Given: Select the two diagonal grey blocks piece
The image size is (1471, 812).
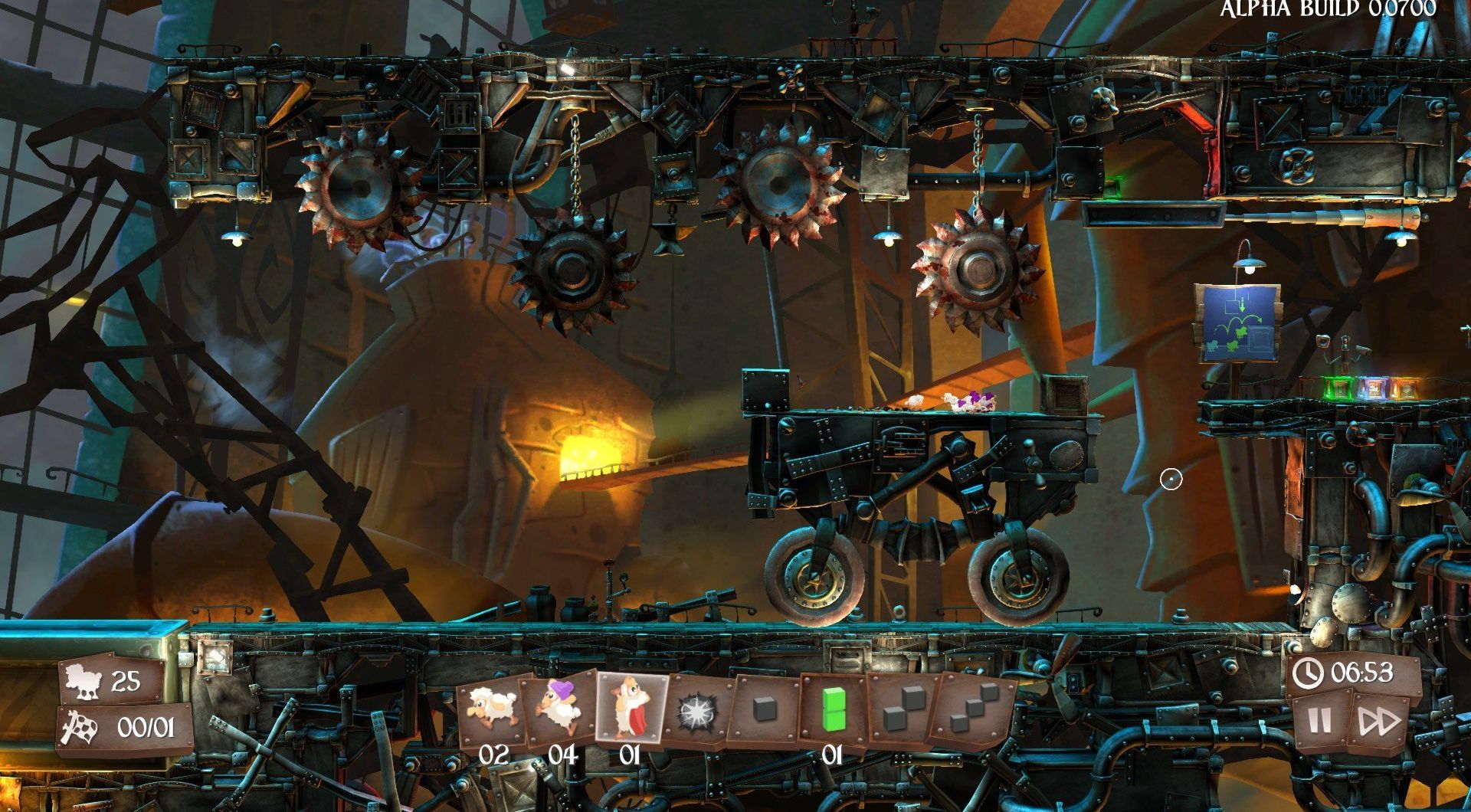Looking at the screenshot, I should tap(902, 709).
